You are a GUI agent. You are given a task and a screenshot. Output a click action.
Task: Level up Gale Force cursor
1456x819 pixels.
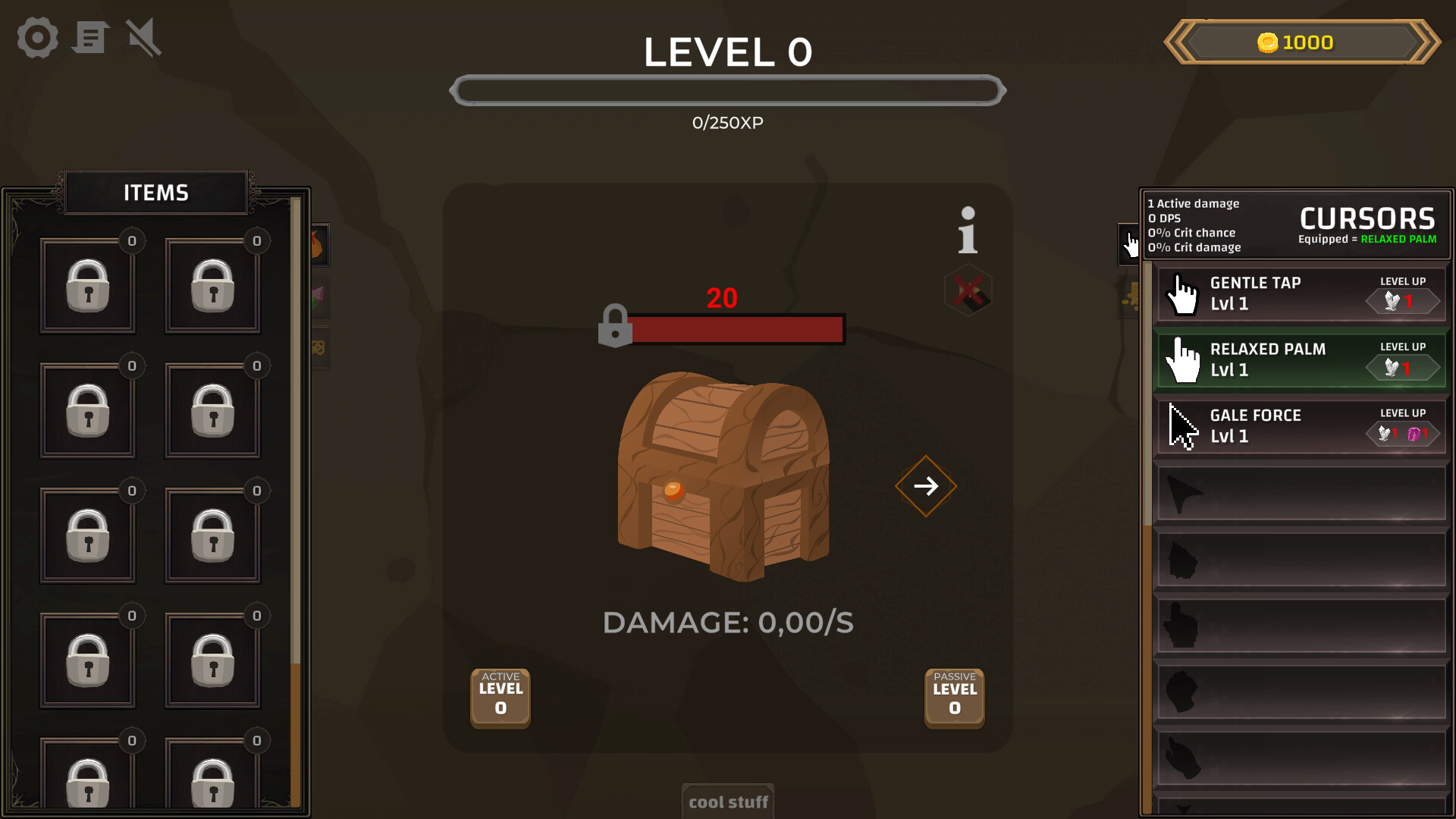(1404, 433)
